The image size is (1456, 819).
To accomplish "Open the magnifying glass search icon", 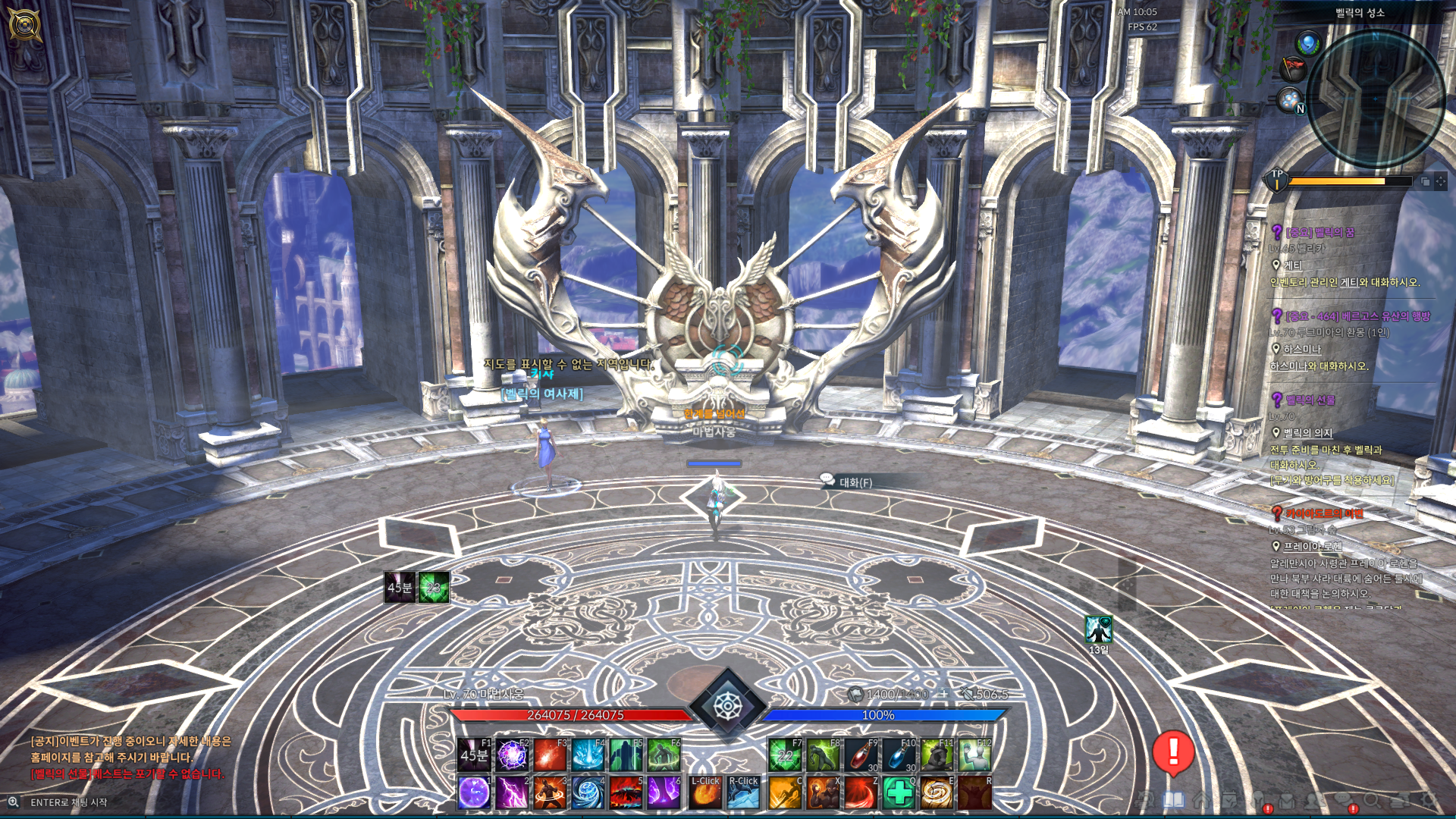I will coord(1371,800).
